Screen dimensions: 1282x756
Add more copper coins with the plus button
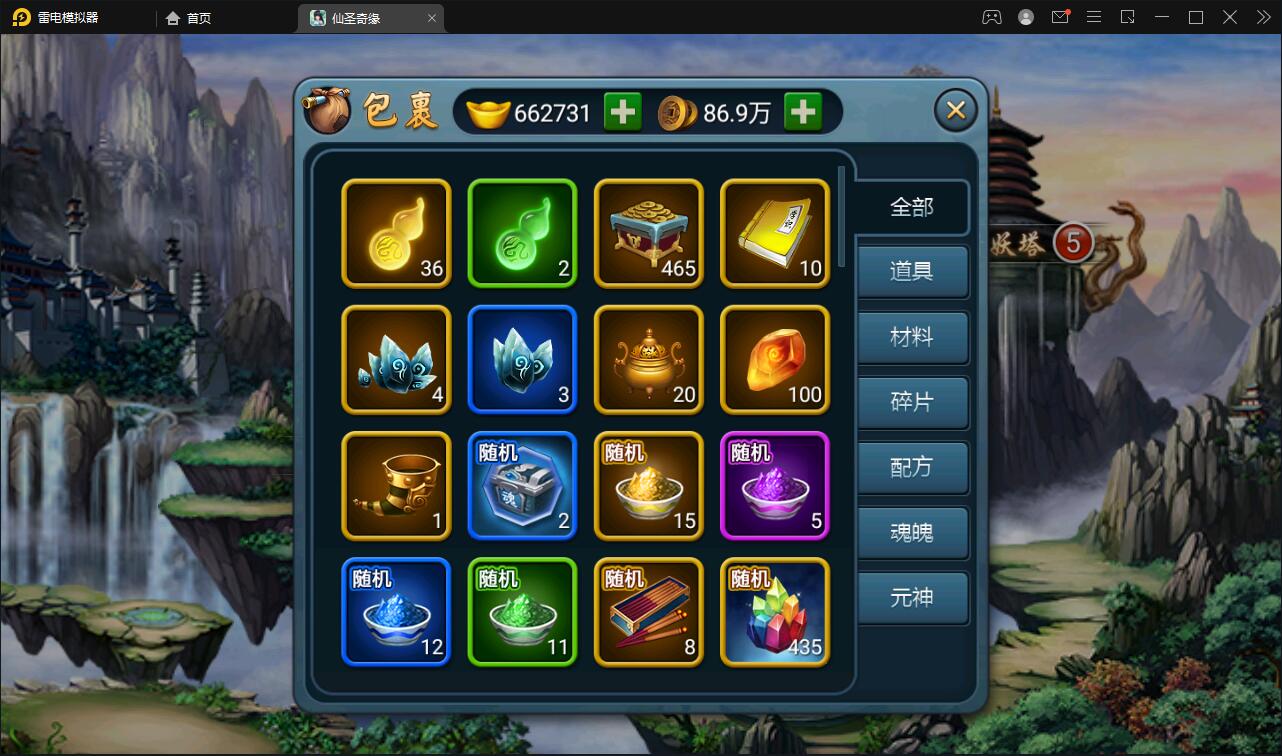click(x=802, y=112)
